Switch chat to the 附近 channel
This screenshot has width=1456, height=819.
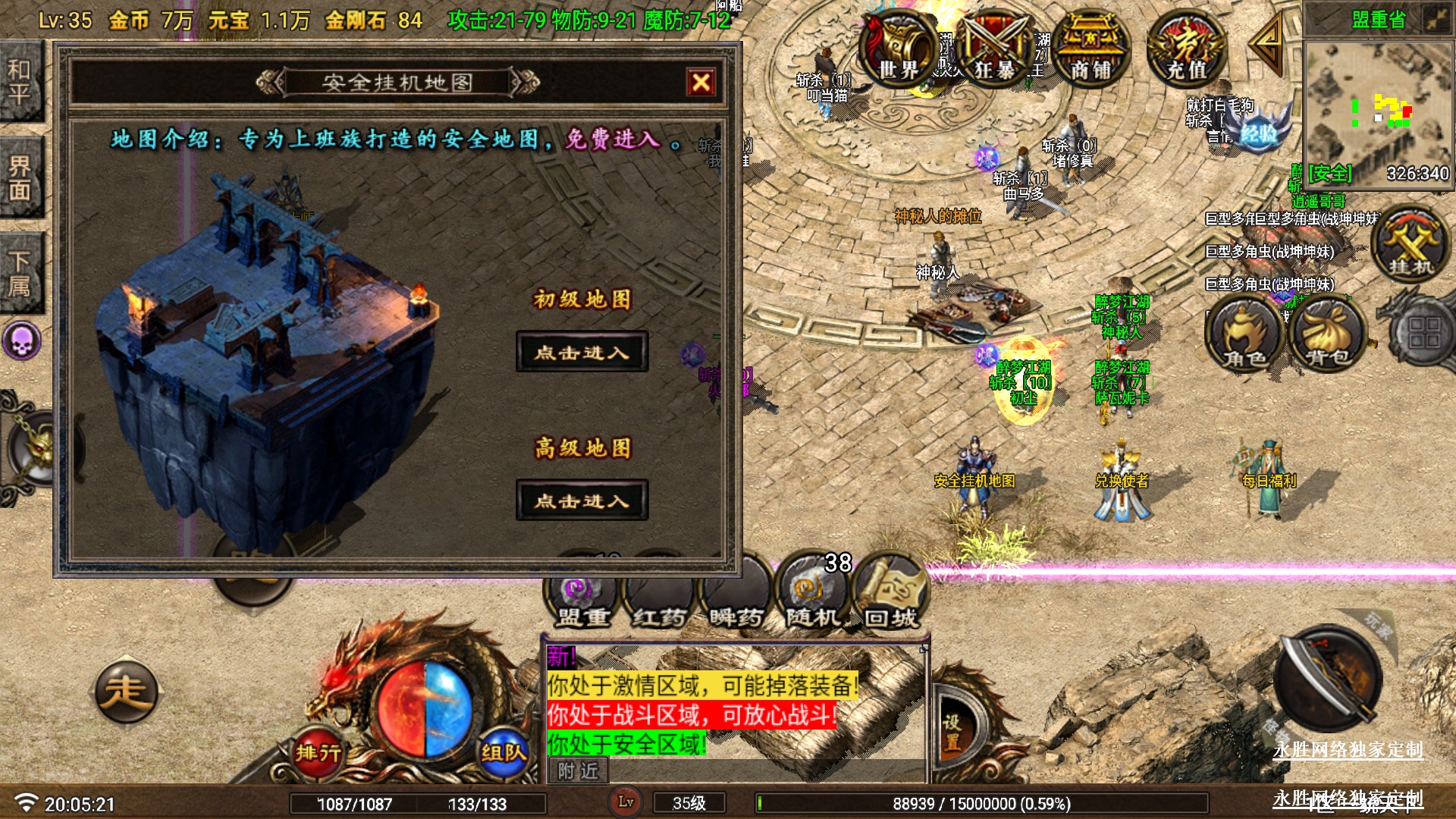578,771
